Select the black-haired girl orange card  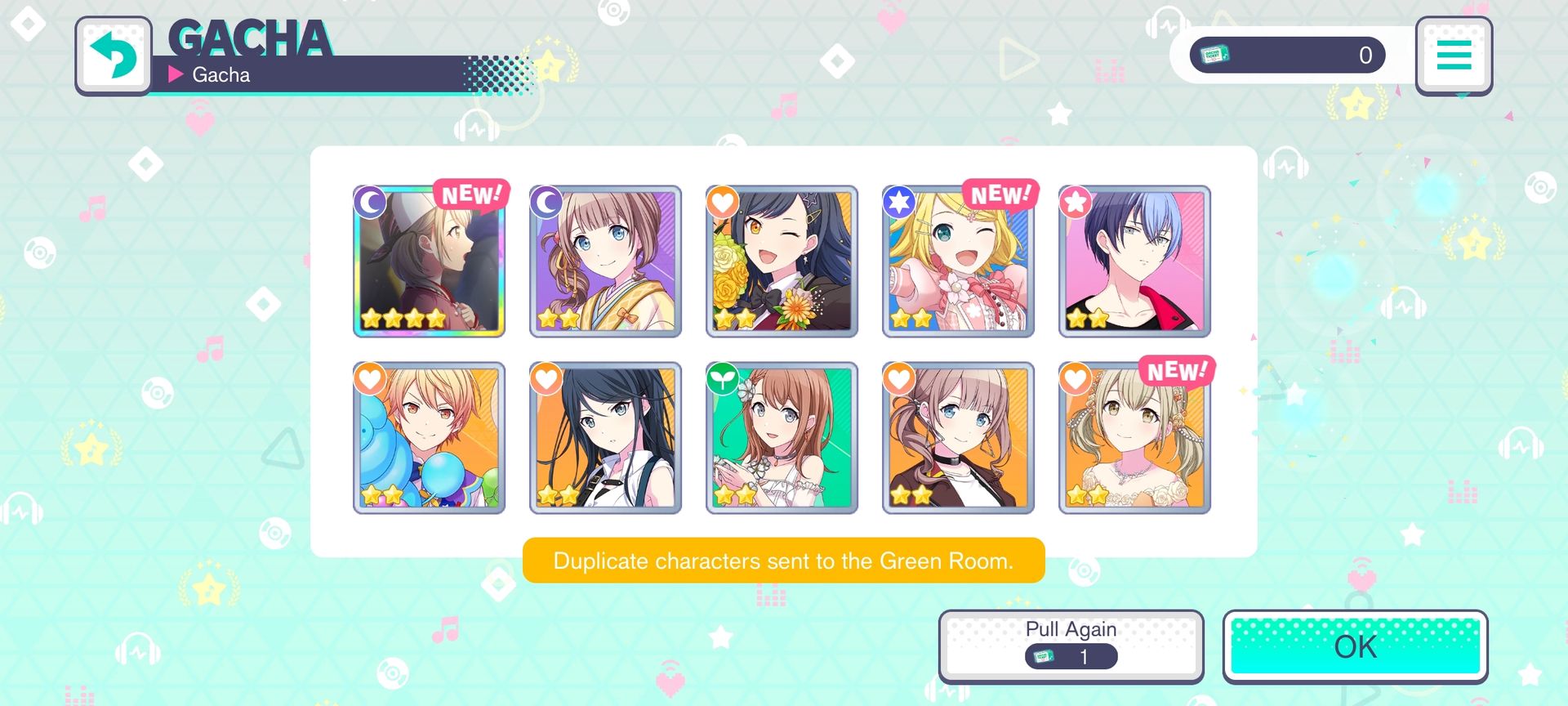pyautogui.click(x=605, y=438)
